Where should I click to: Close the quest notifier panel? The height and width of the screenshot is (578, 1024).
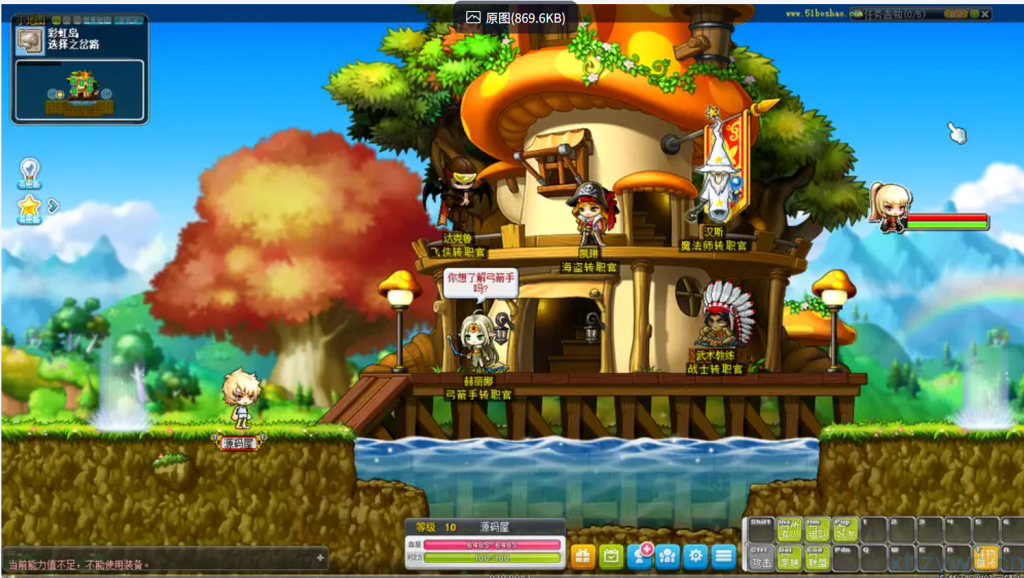(x=986, y=15)
